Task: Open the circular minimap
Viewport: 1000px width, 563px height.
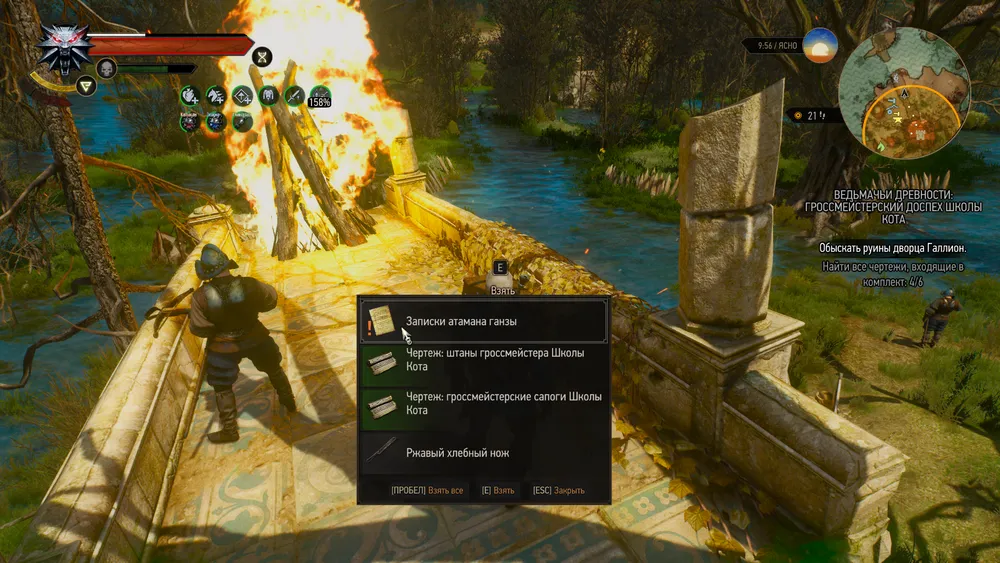Action: 903,86
